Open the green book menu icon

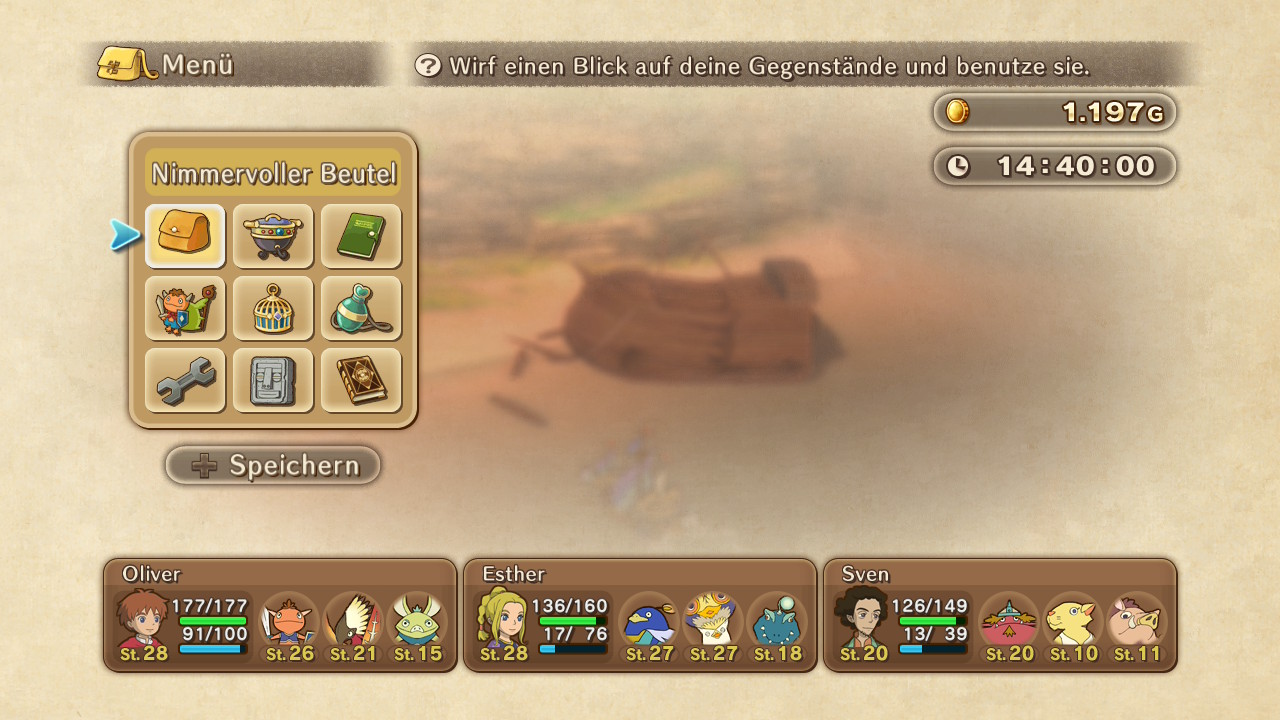pyautogui.click(x=360, y=236)
